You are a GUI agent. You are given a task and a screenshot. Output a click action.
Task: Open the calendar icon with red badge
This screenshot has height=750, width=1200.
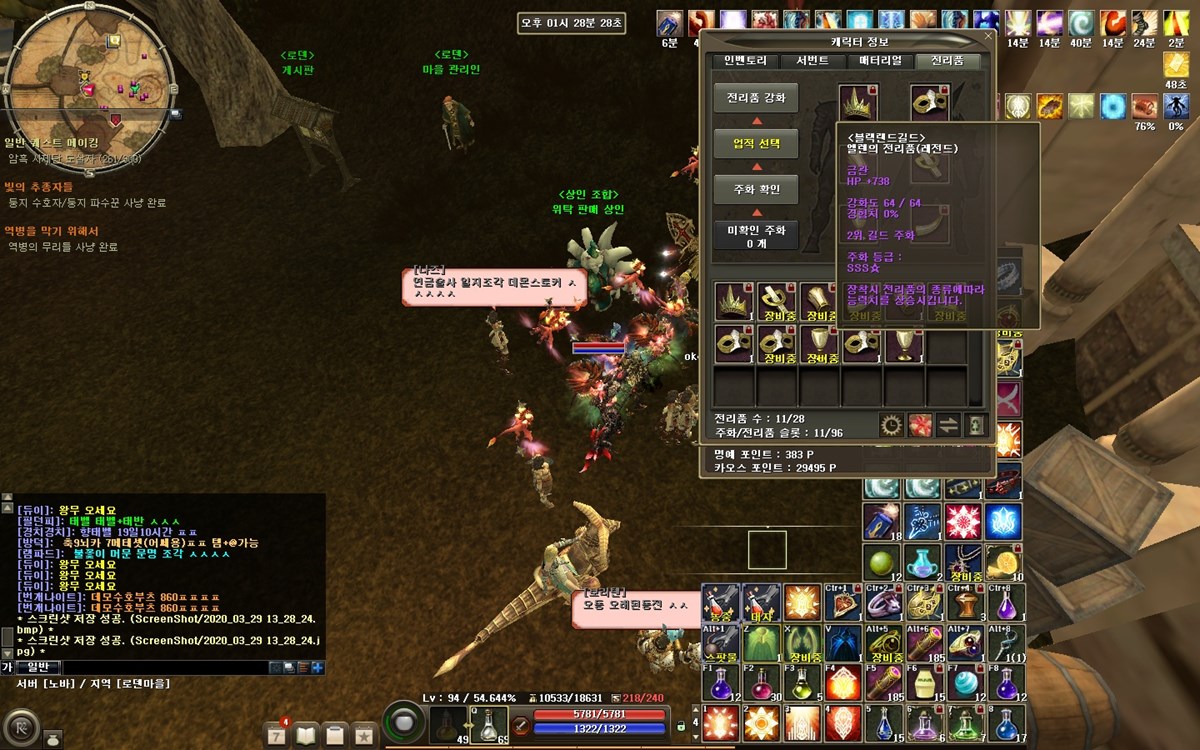tap(276, 736)
